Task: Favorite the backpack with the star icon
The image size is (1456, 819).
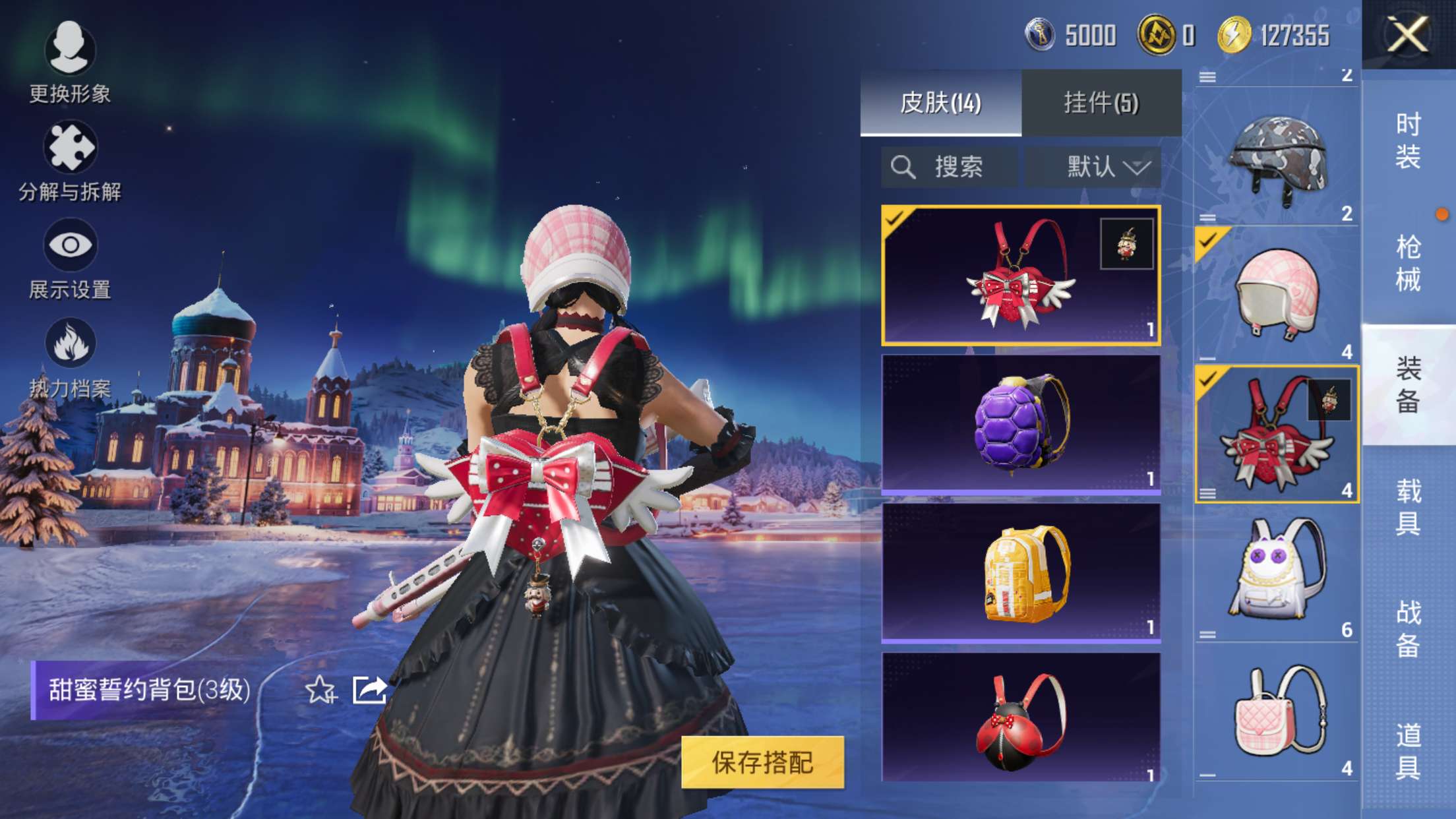Action: [x=320, y=690]
